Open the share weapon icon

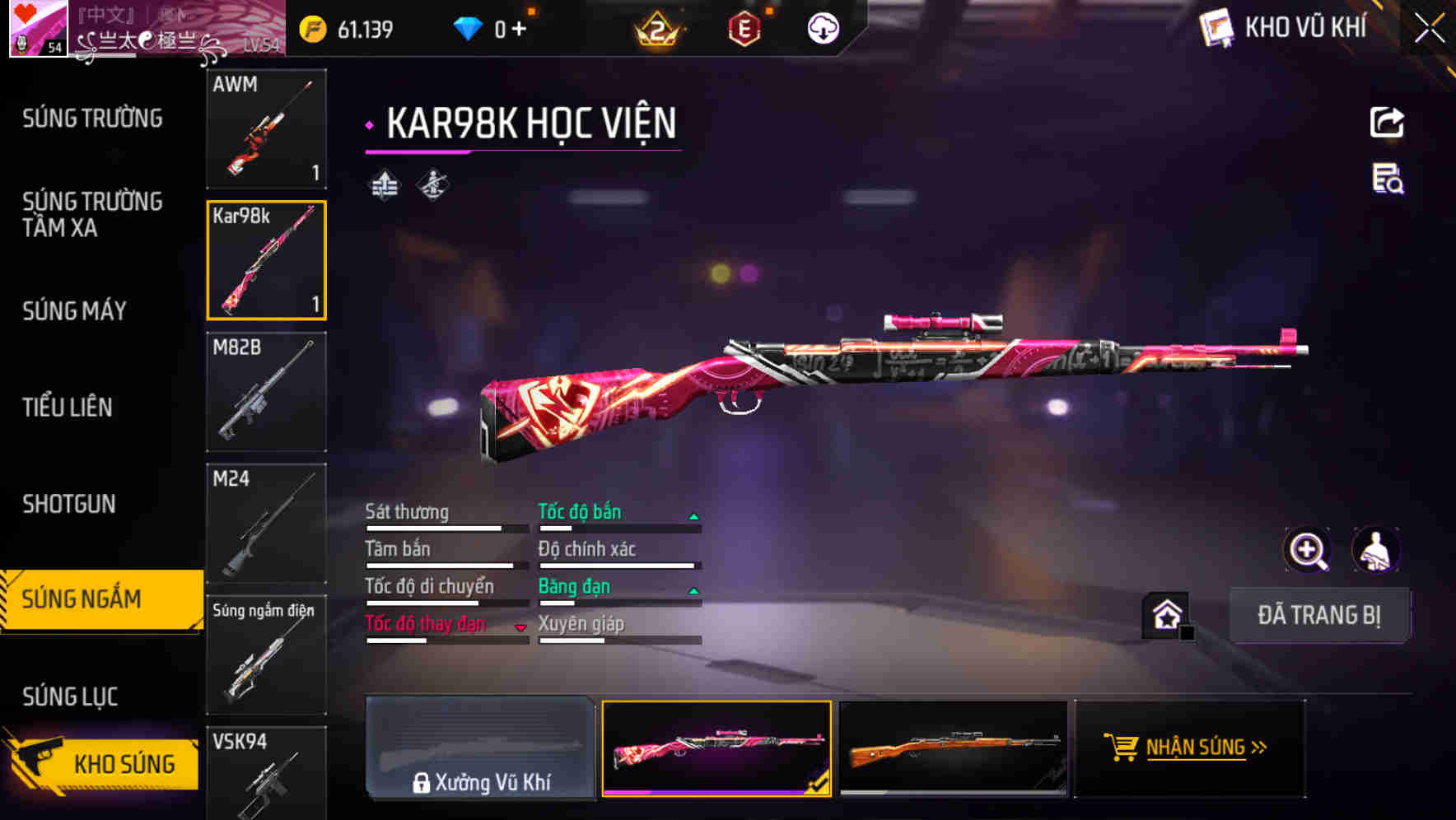(x=1386, y=122)
